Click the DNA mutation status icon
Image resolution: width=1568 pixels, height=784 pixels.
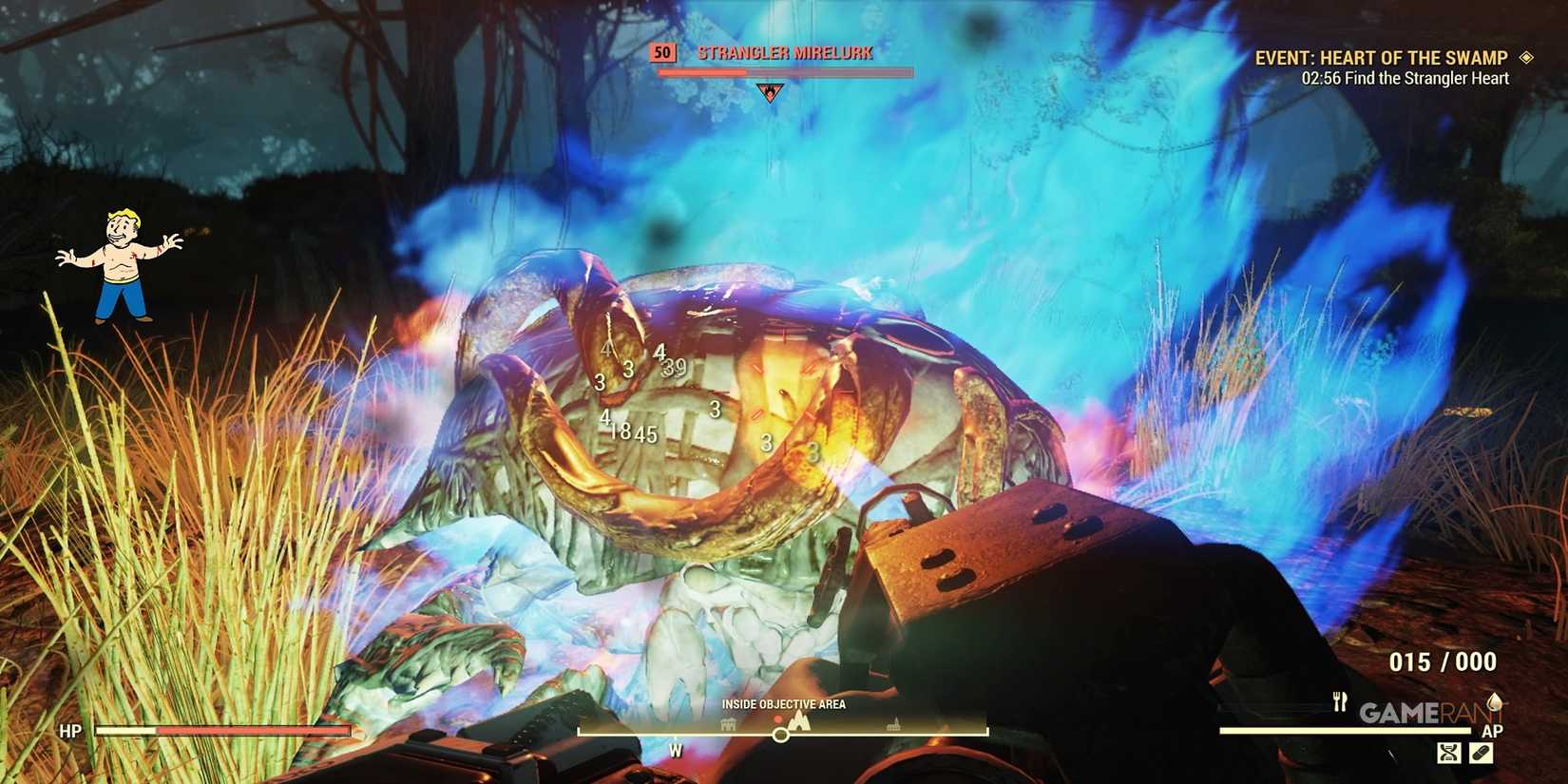pos(1449,753)
